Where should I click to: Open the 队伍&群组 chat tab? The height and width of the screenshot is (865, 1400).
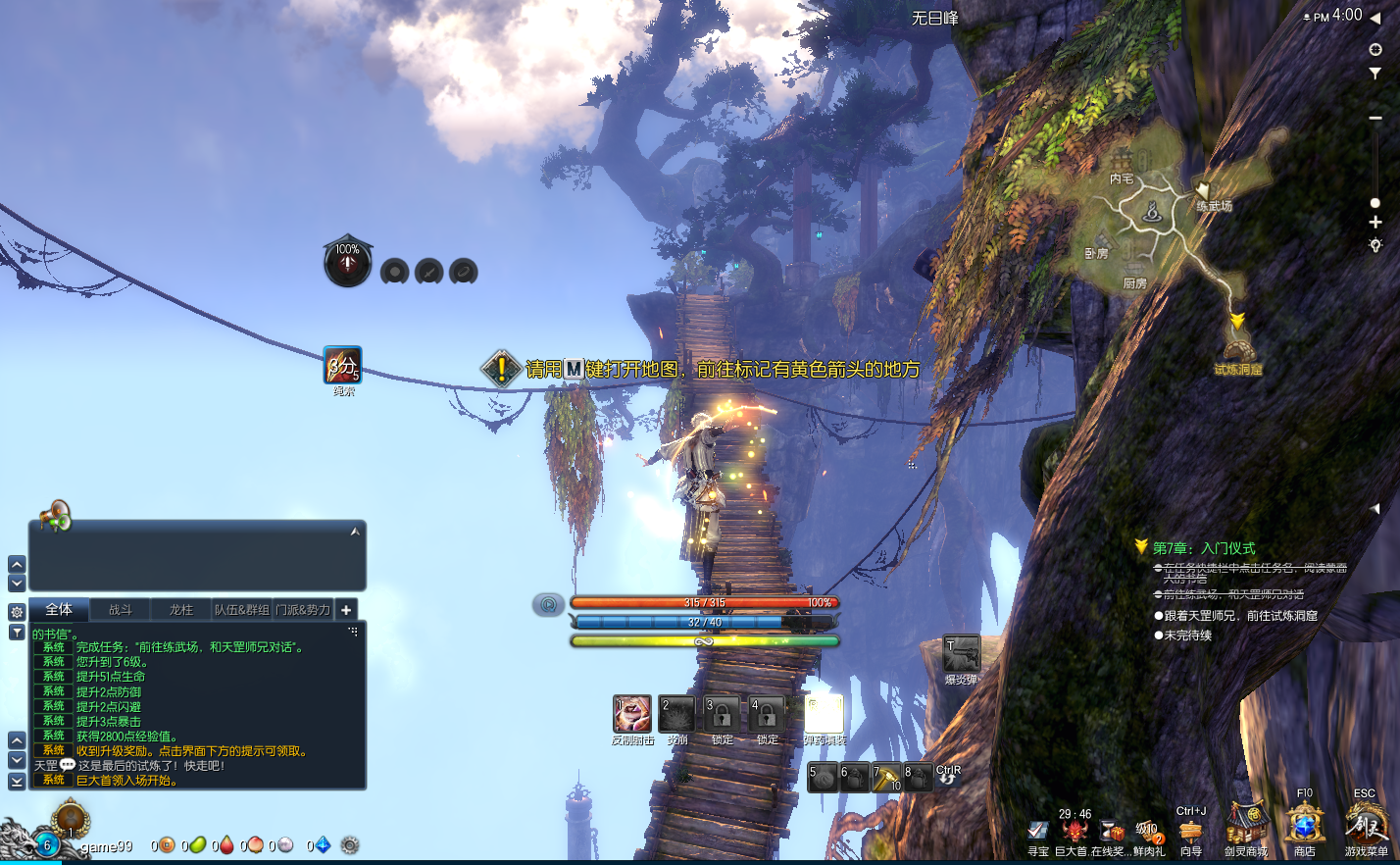point(242,610)
